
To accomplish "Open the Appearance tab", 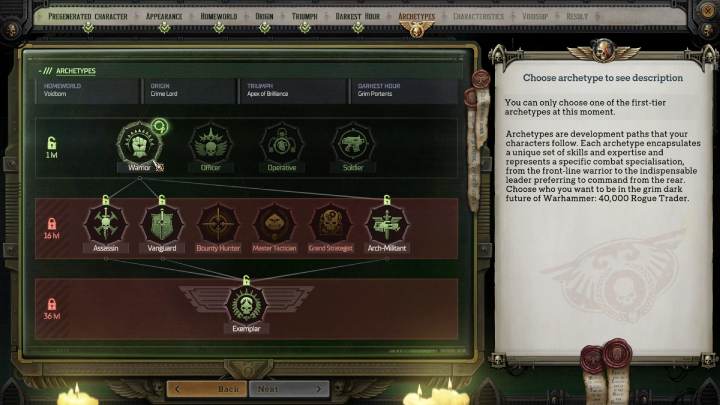I will point(164,17).
